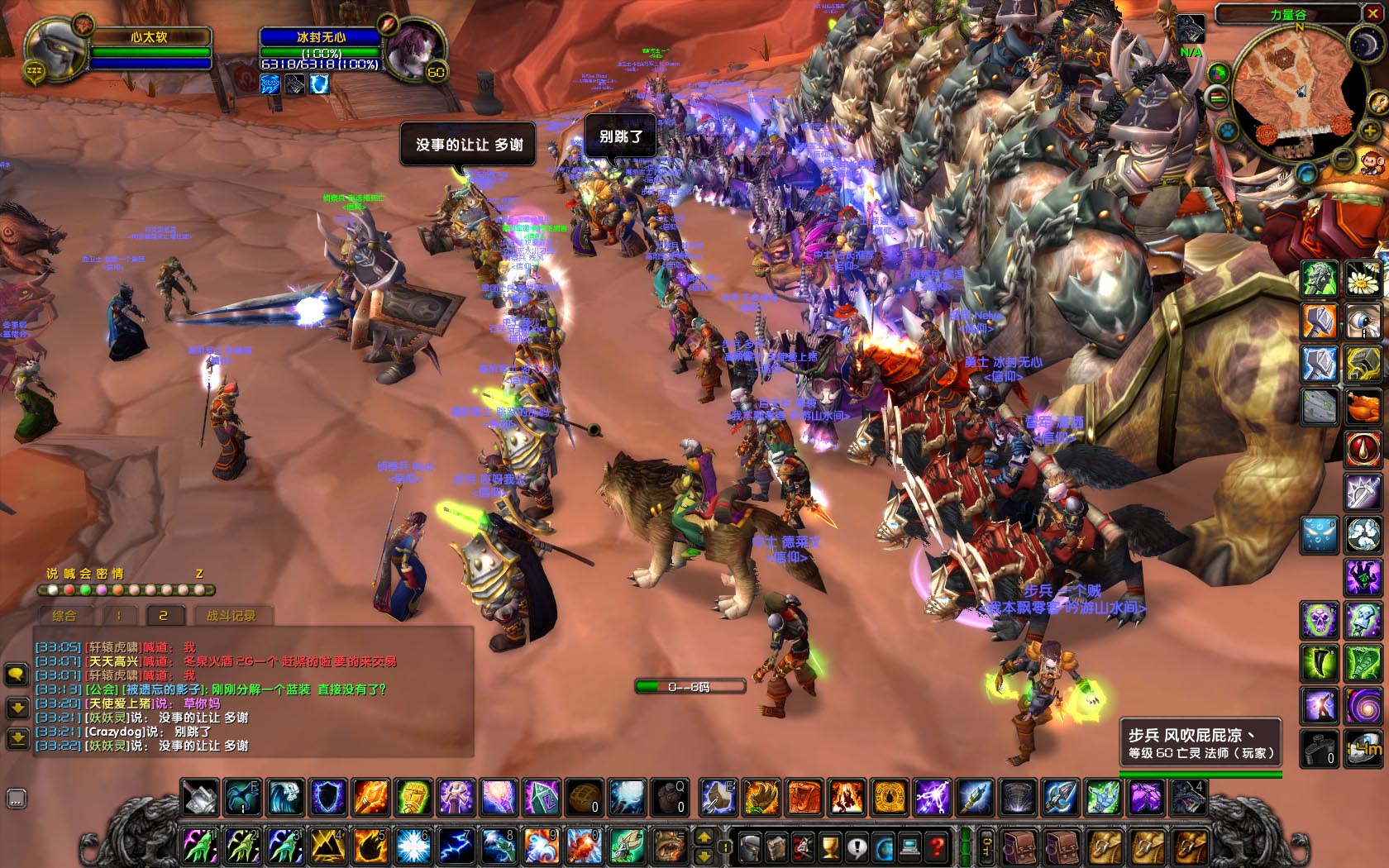Open game options via the computer icon

(909, 846)
